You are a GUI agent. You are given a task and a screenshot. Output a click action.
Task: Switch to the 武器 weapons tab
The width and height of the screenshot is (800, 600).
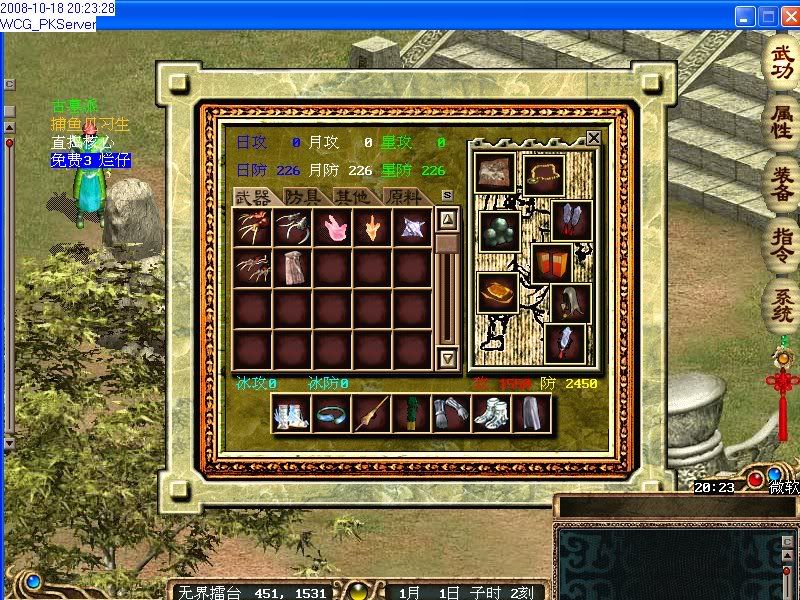[x=251, y=197]
